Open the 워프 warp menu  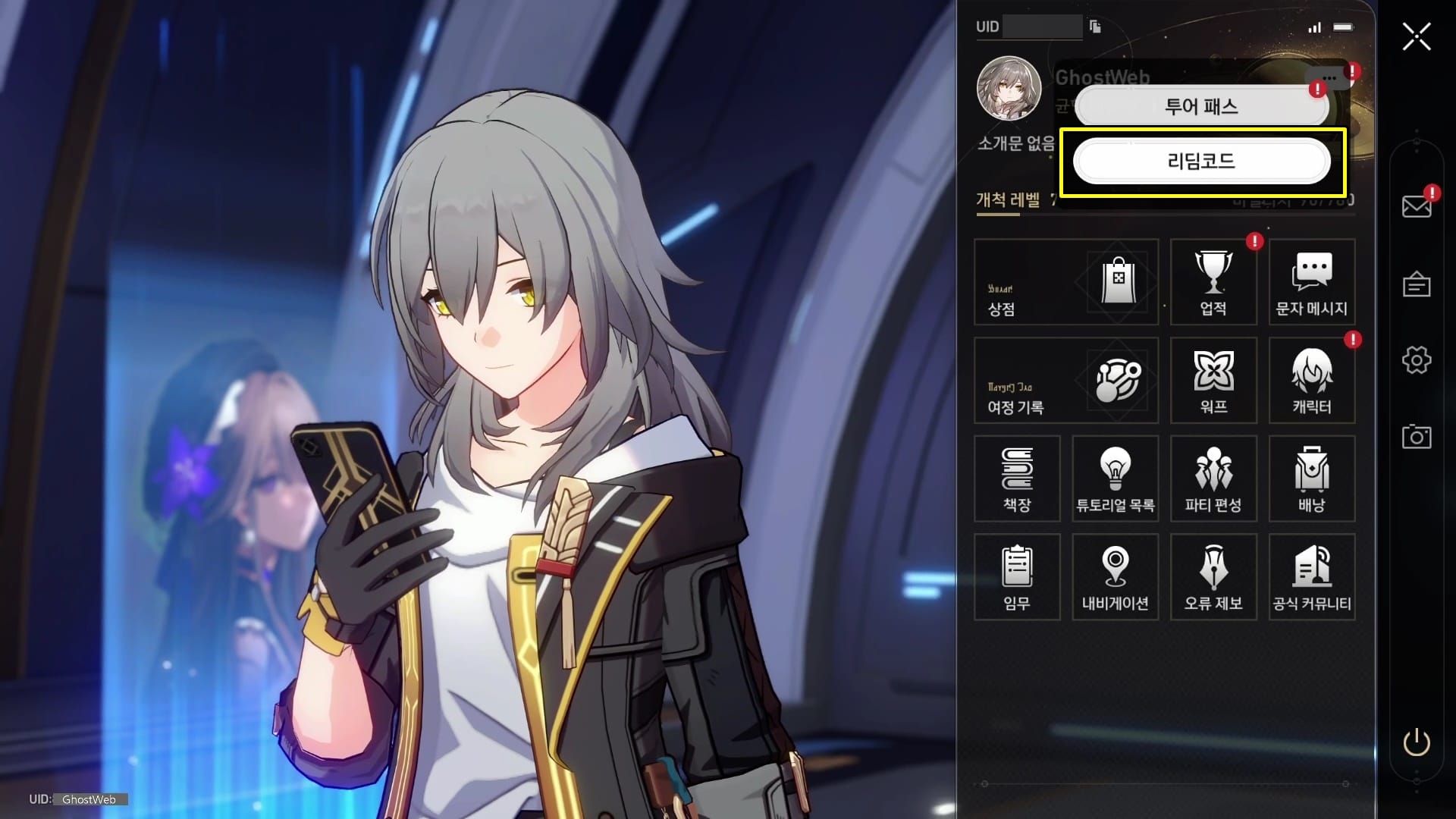(1213, 381)
